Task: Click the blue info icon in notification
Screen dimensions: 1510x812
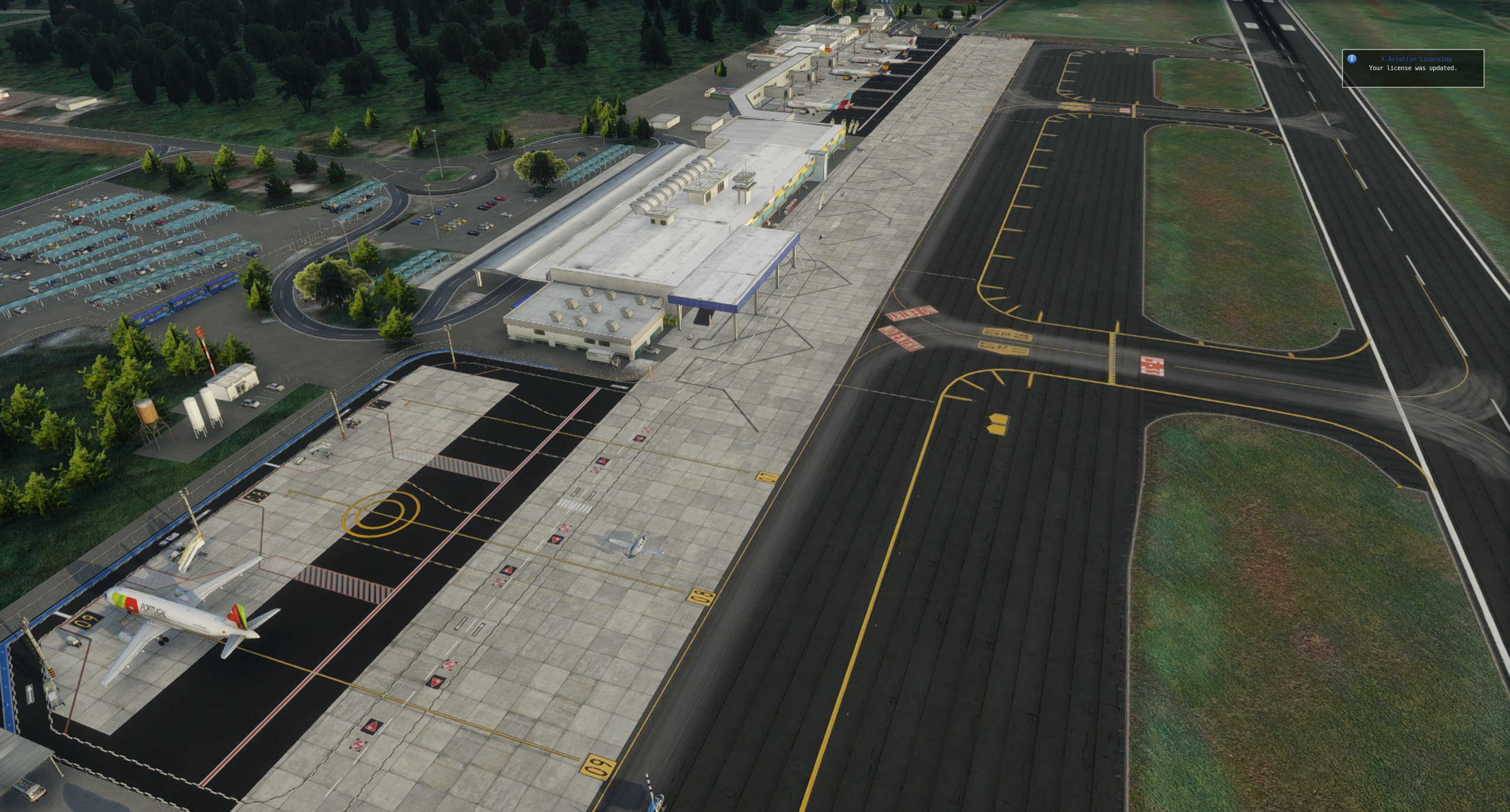Action: coord(1352,59)
